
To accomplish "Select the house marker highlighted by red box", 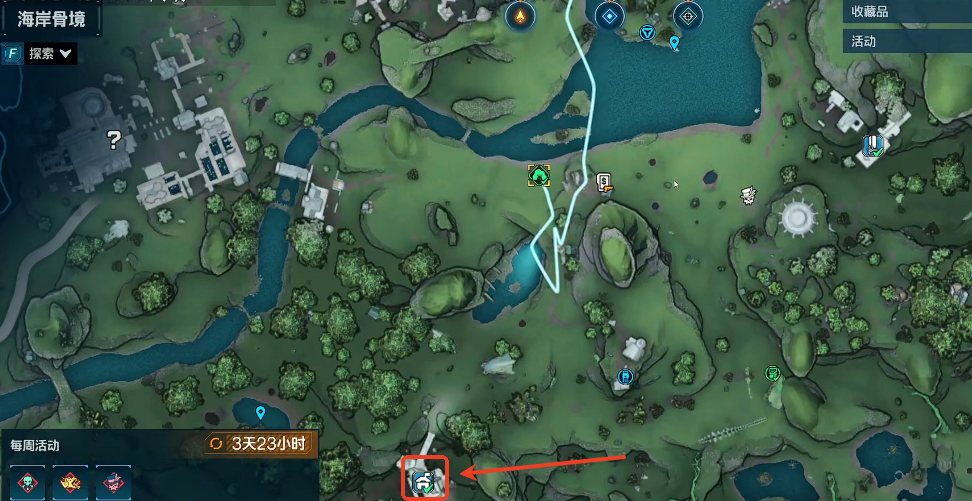I will tap(426, 481).
